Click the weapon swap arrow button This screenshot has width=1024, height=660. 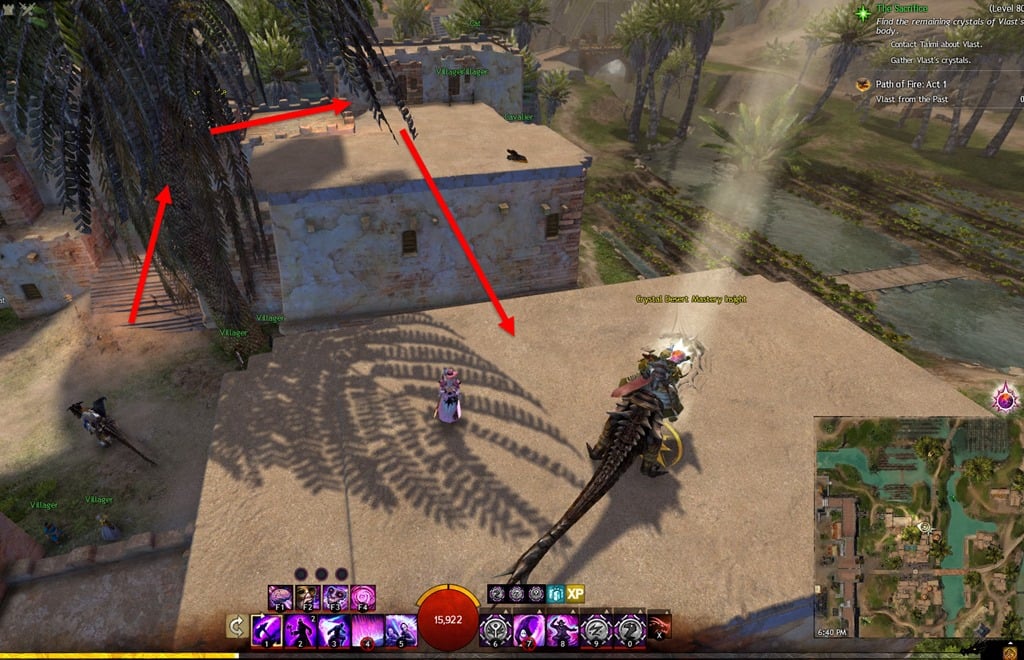click(237, 627)
